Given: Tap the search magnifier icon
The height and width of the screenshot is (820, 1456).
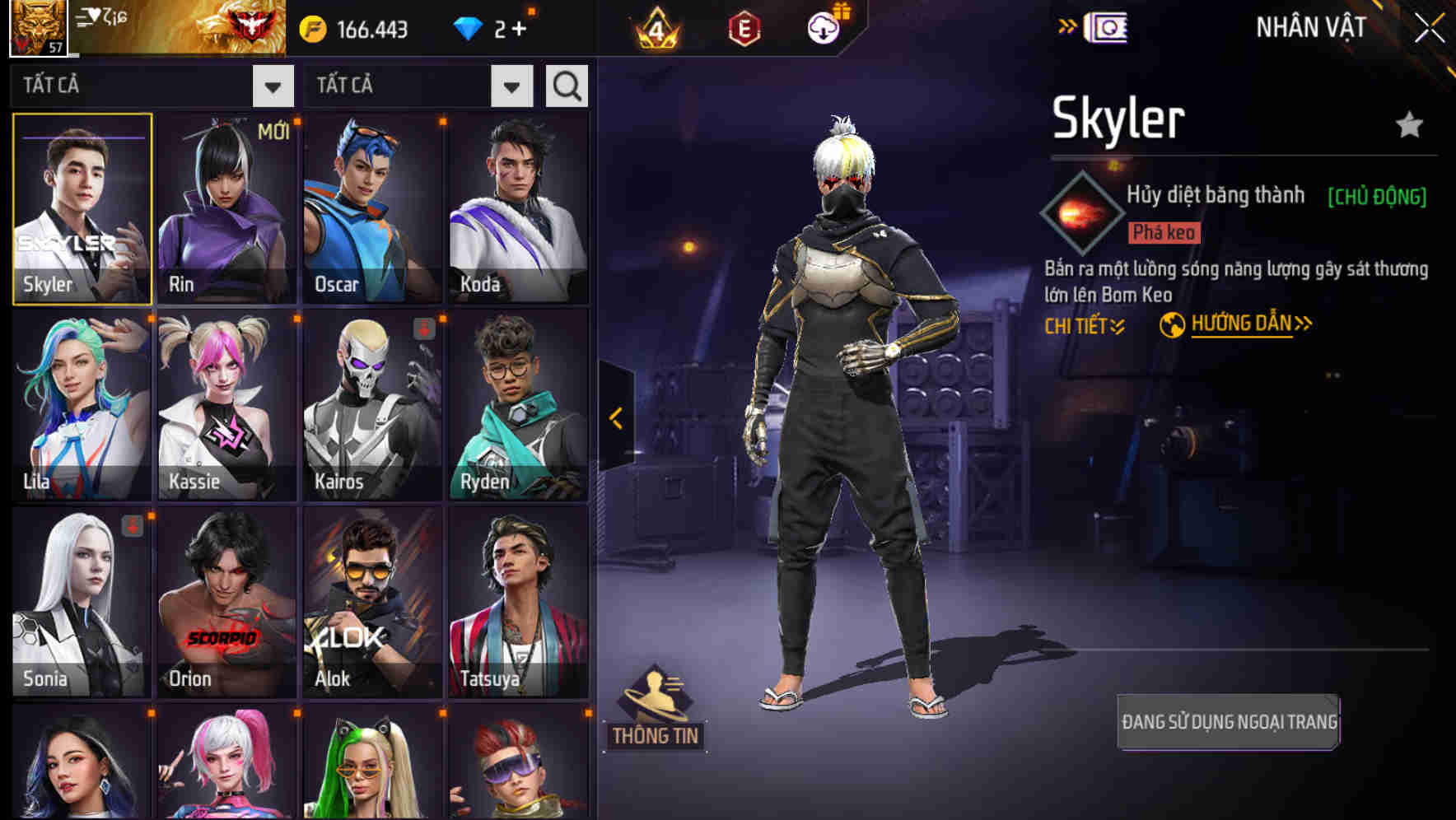Looking at the screenshot, I should [566, 85].
